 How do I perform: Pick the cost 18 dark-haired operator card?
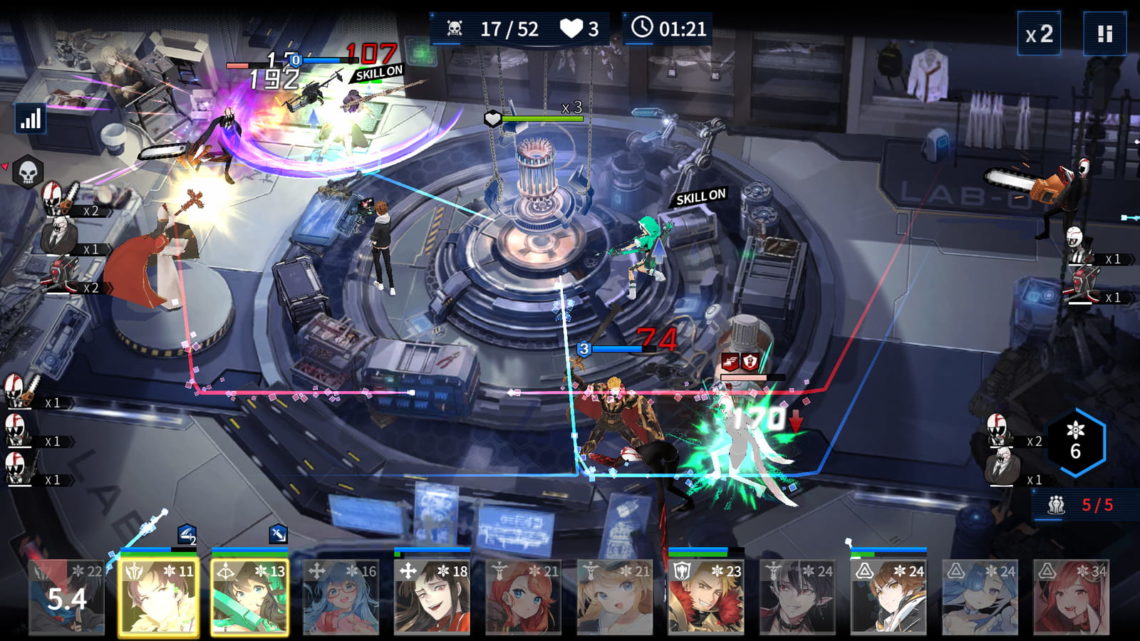click(432, 596)
